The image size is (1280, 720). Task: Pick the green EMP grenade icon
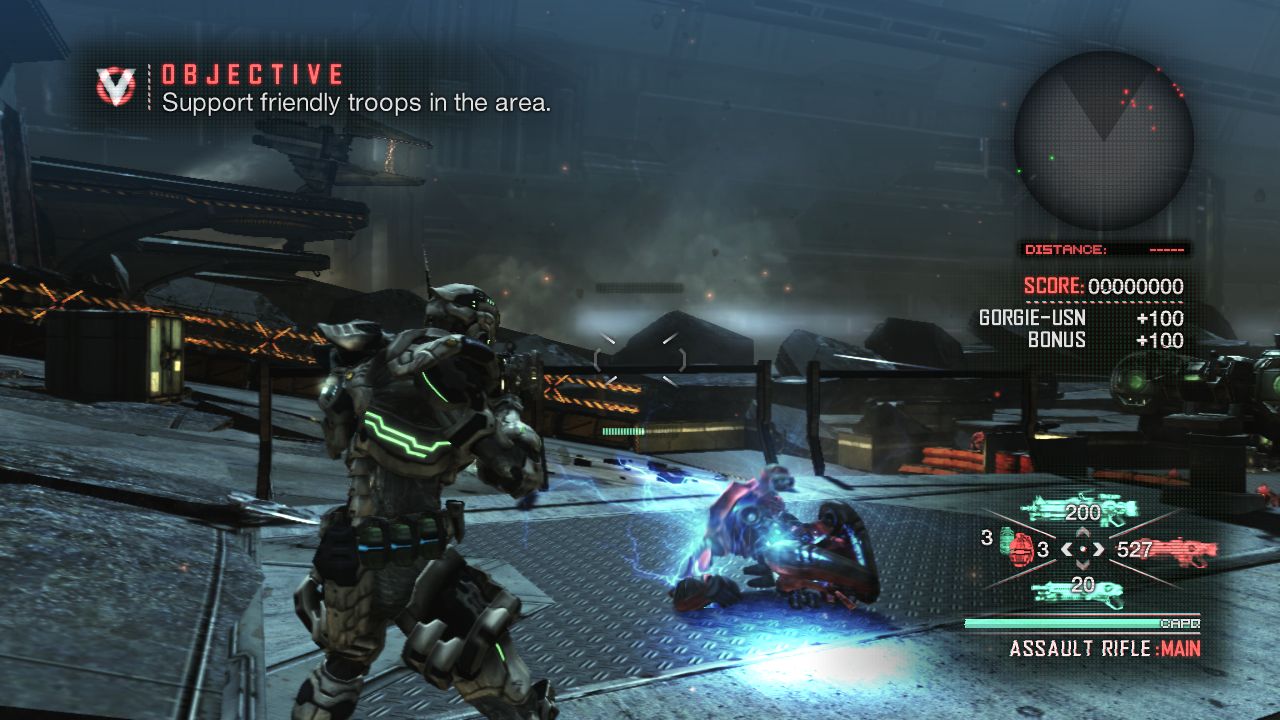coord(1004,539)
